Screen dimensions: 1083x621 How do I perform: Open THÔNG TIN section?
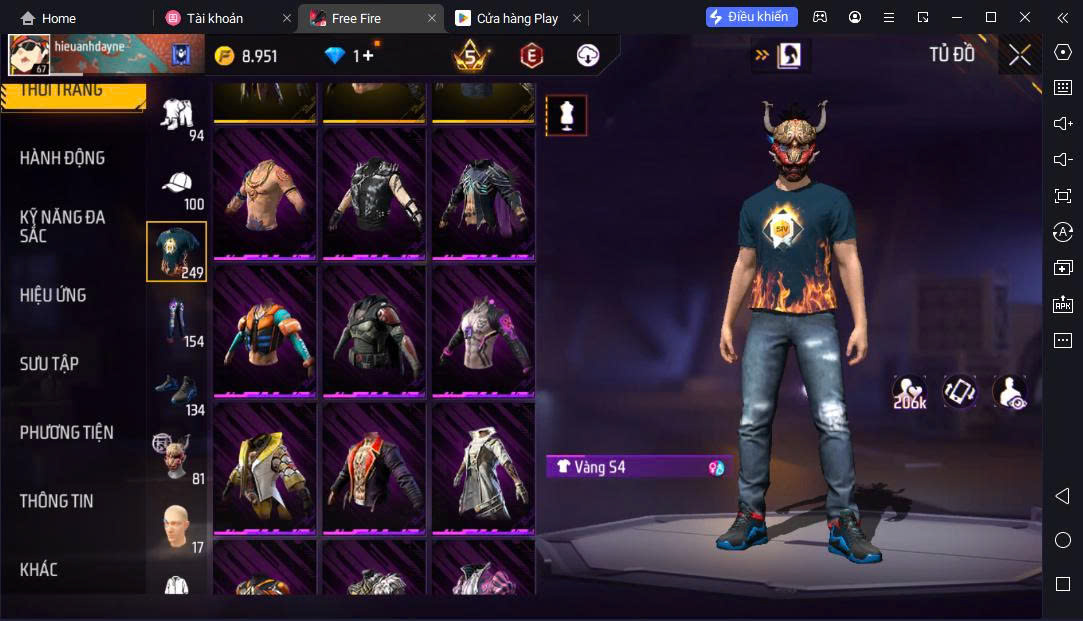coord(56,501)
